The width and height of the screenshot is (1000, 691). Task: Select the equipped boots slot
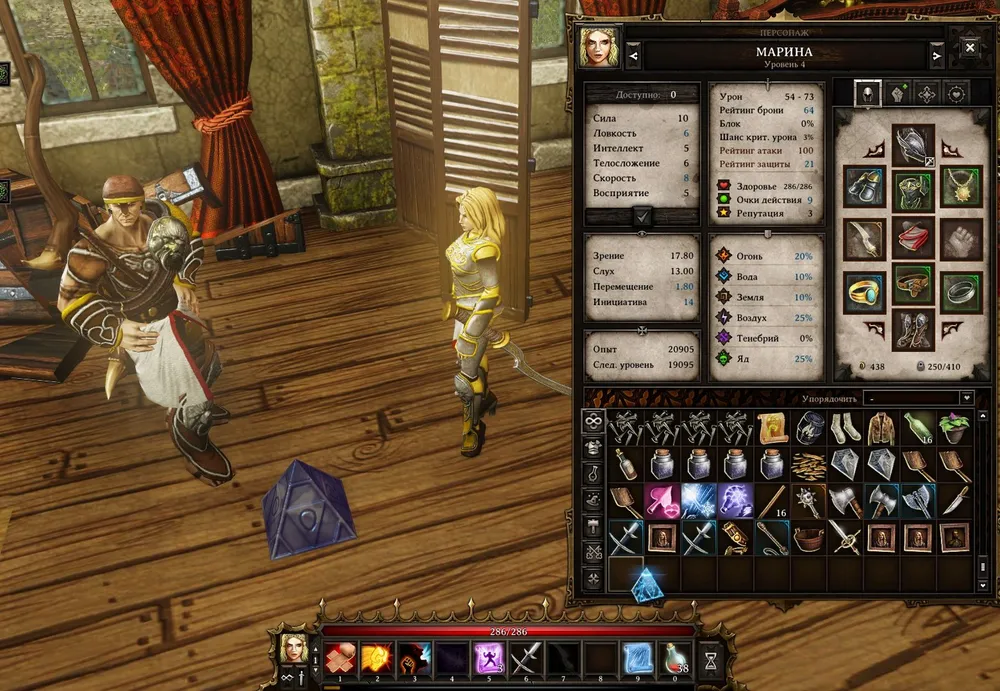(x=912, y=329)
